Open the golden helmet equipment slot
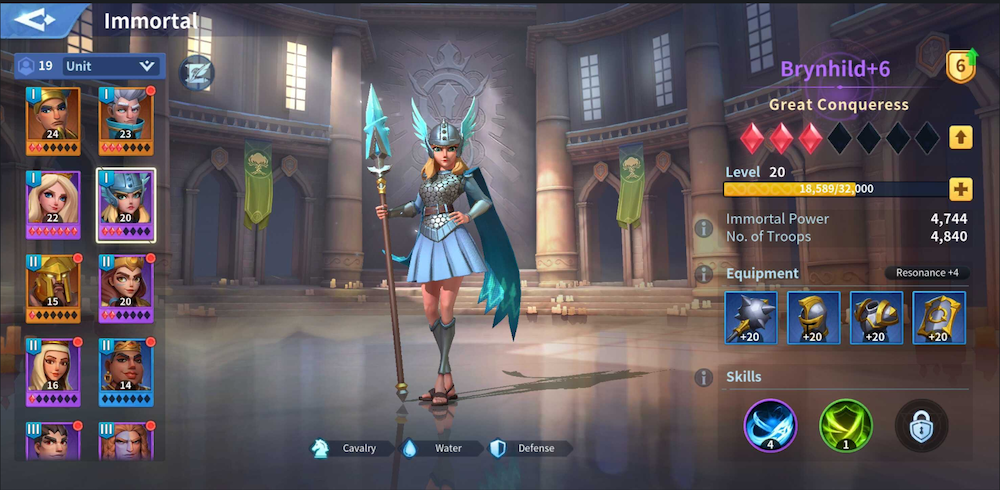The image size is (1000, 490). pyautogui.click(x=814, y=317)
